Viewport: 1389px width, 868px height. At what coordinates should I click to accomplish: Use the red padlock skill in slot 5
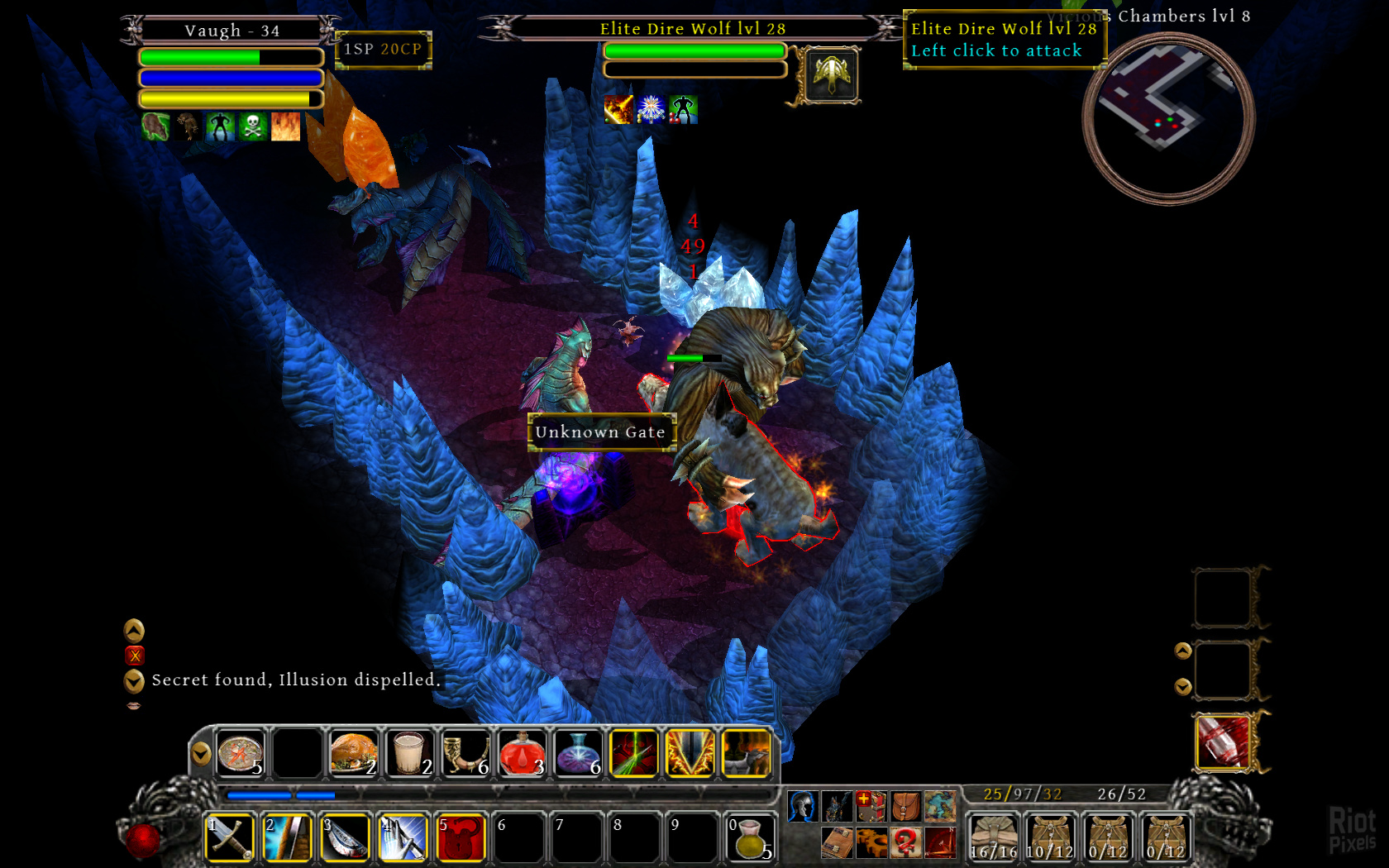click(x=461, y=837)
